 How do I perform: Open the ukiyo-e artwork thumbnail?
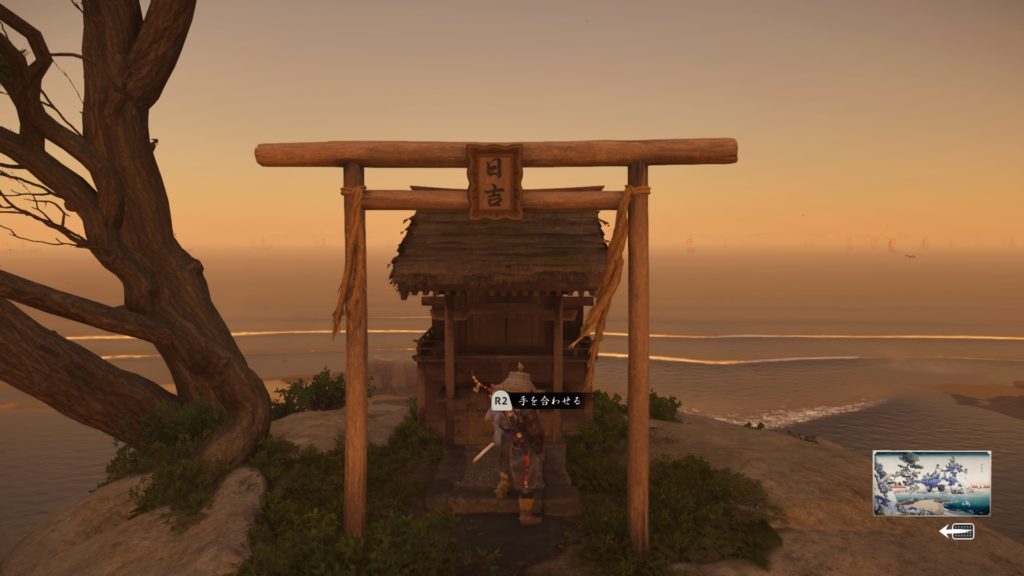point(931,483)
